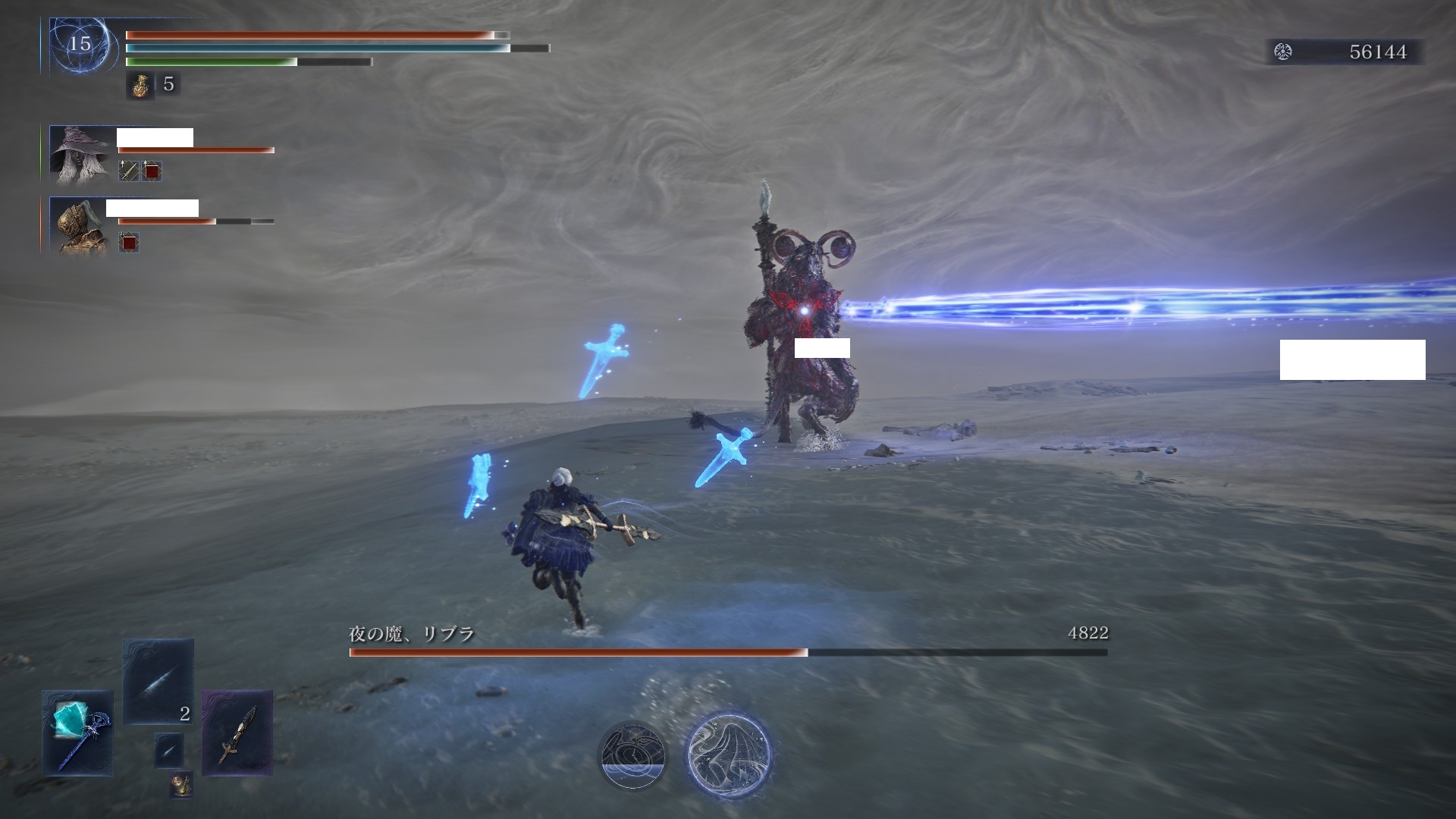1456x819 pixels.
Task: Click the rune currency emblem
Action: 1283,52
